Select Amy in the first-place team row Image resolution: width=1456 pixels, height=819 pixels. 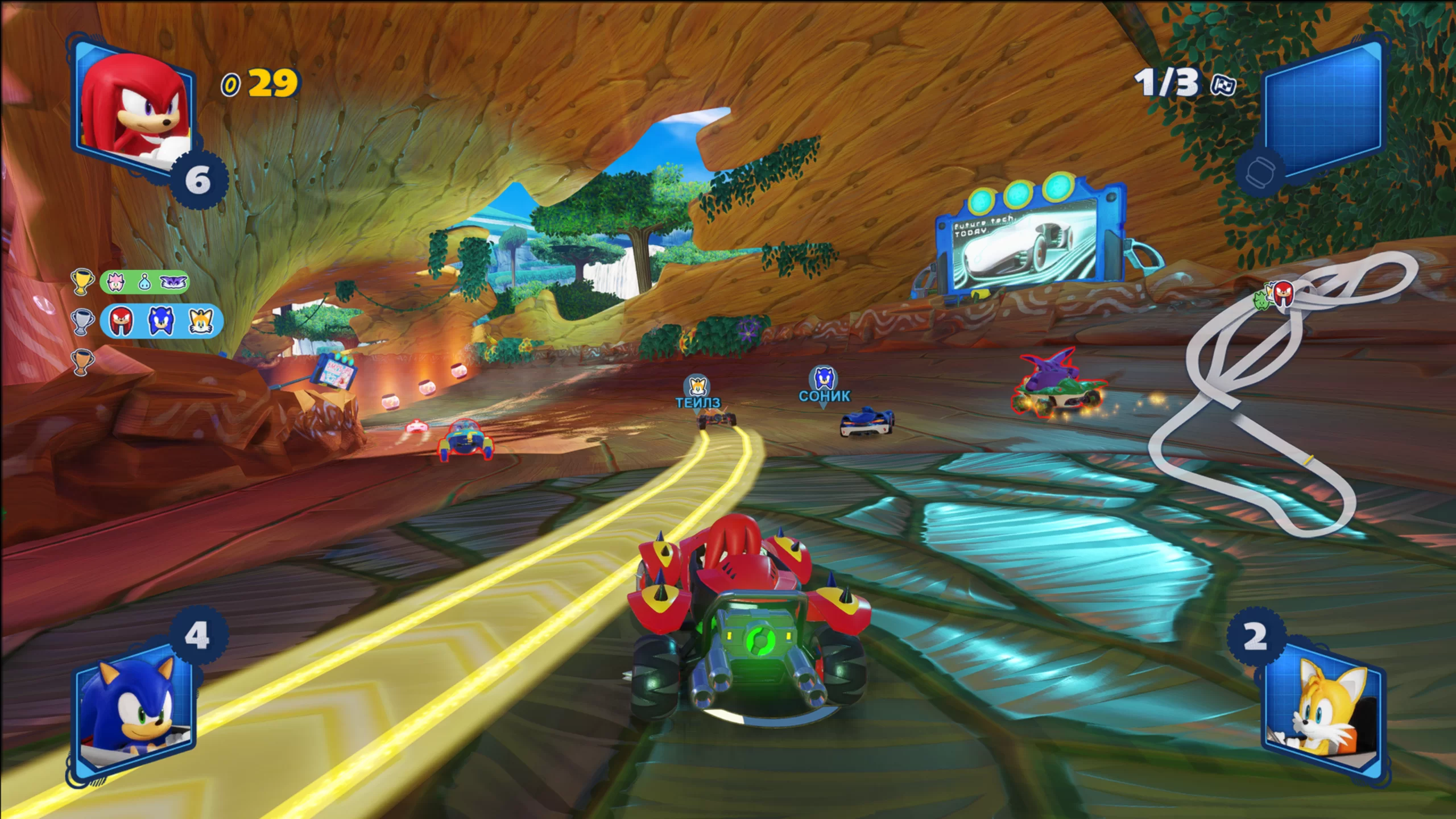click(x=116, y=282)
